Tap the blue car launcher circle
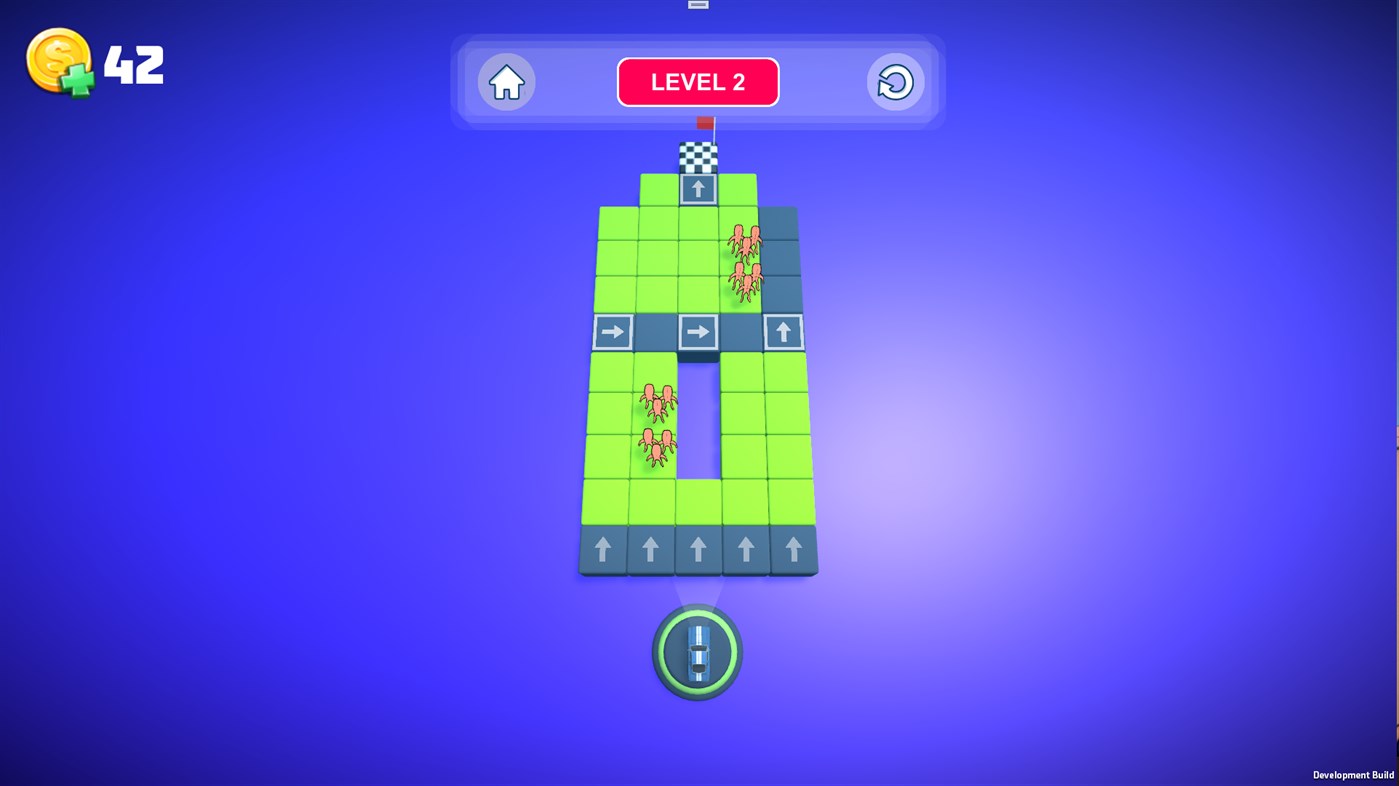 [x=697, y=651]
